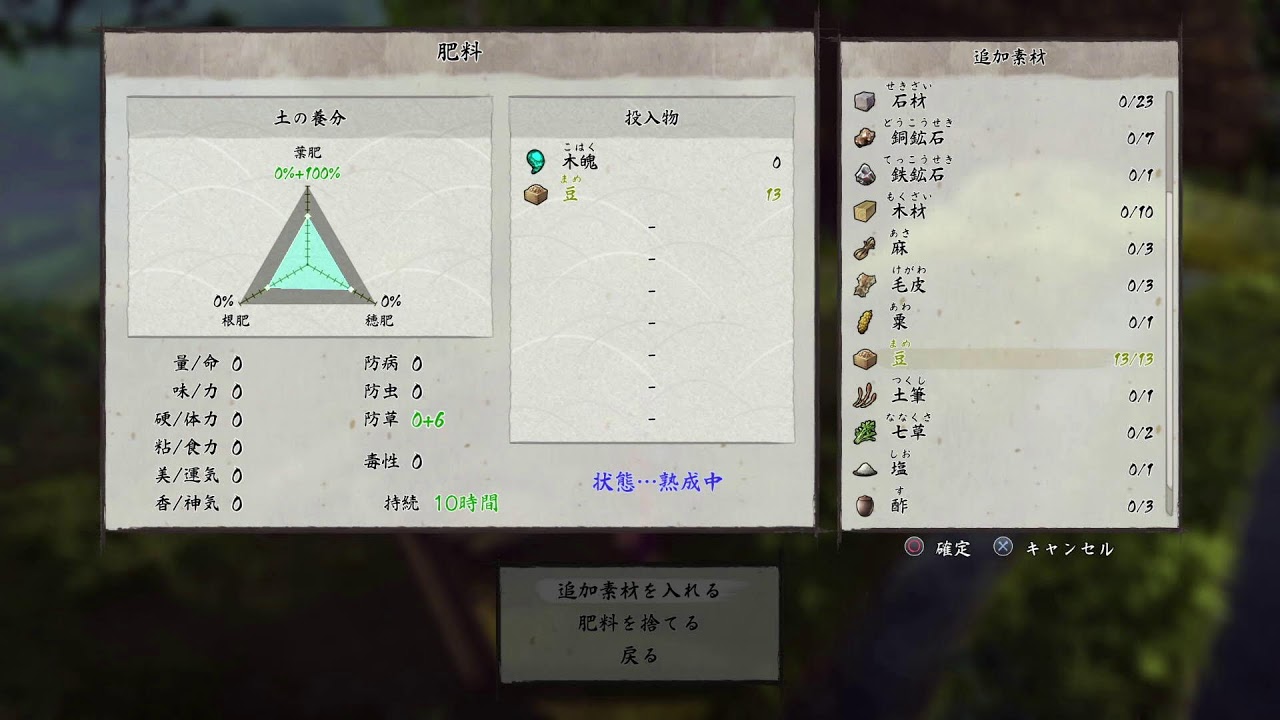
Task: Click the 豆 entry in 投入物 panel
Action: 652,194
